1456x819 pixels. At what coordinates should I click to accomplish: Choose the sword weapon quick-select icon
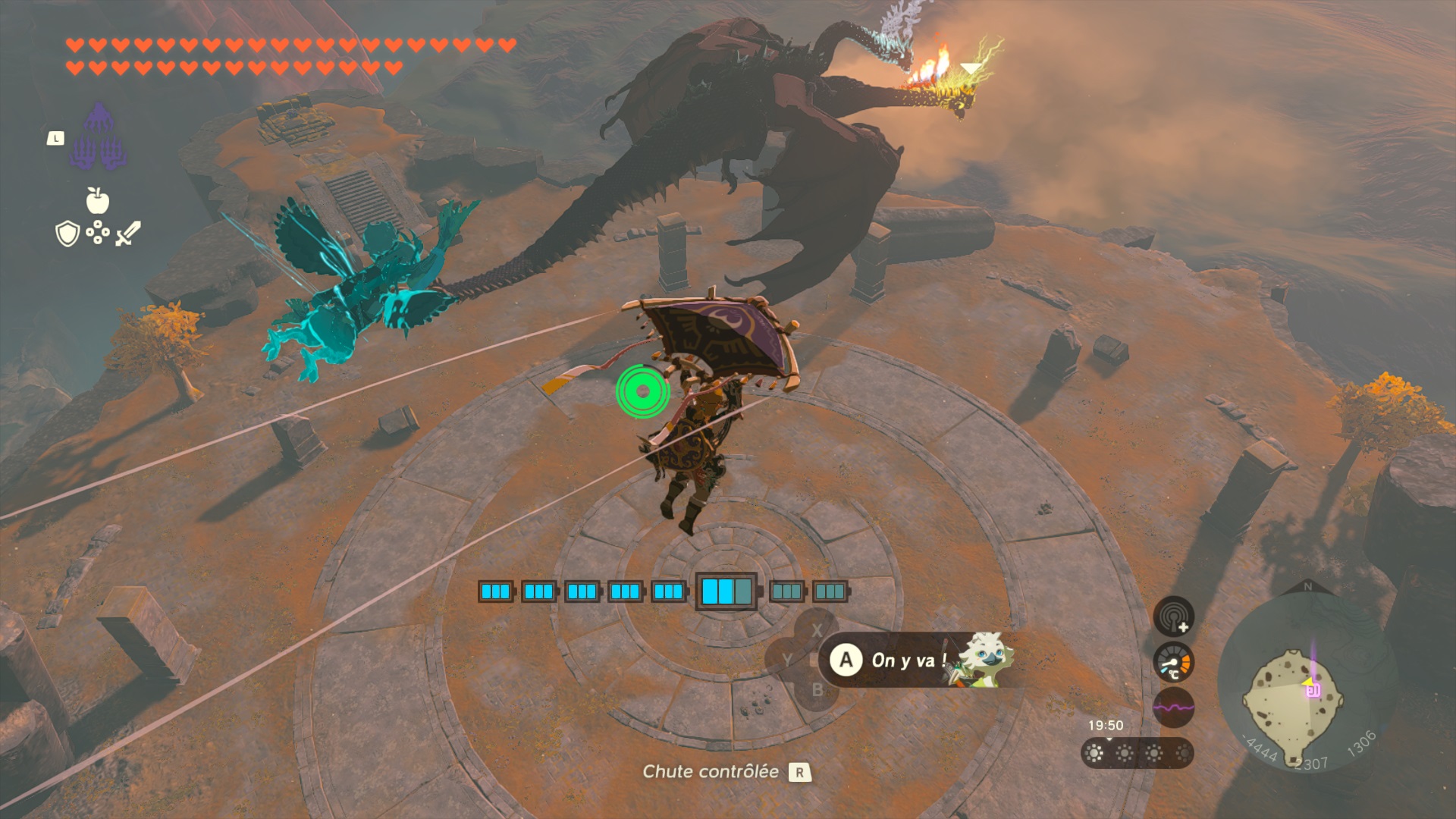(128, 233)
